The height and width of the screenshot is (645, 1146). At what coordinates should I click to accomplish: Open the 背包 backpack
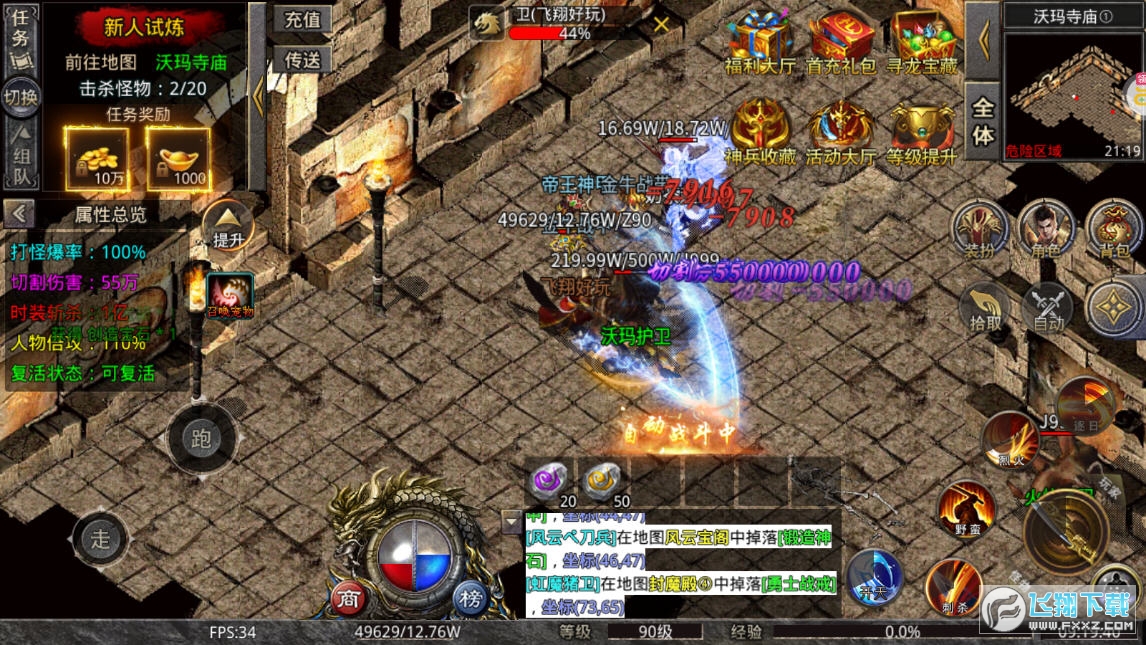tap(1114, 229)
